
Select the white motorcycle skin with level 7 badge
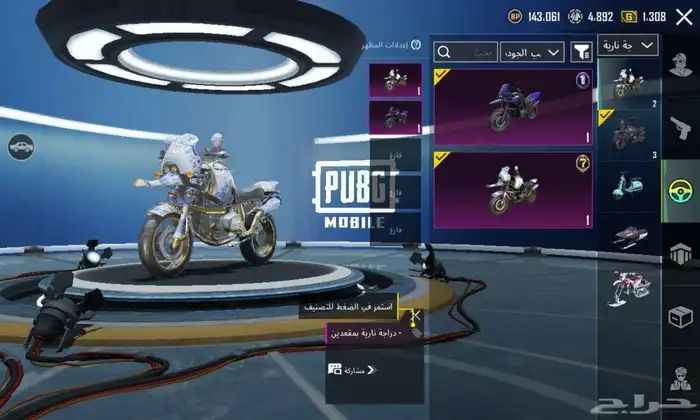coord(512,188)
